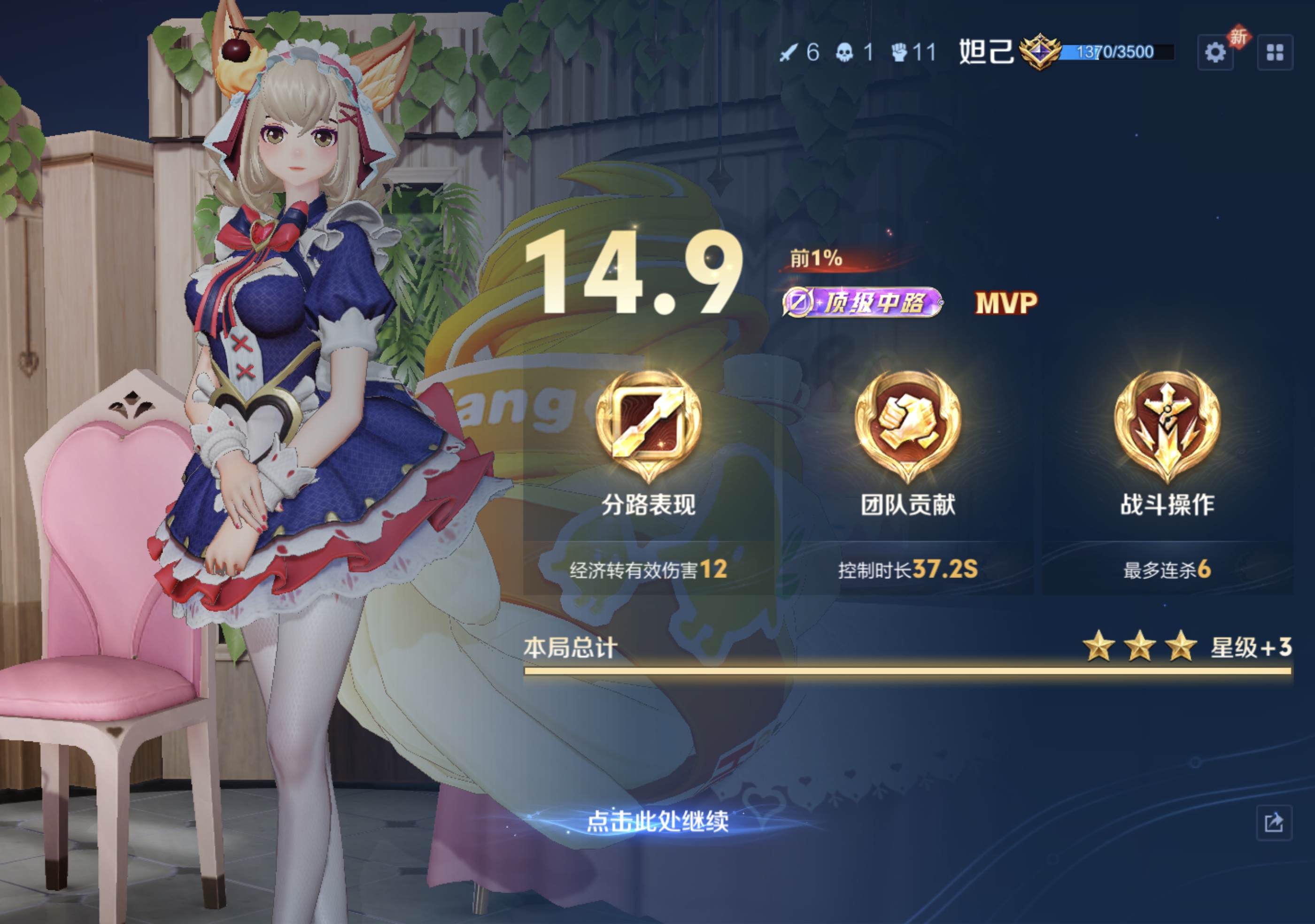This screenshot has width=1315, height=924.
Task: Tap 点击此处继续 to continue
Action: [x=657, y=822]
